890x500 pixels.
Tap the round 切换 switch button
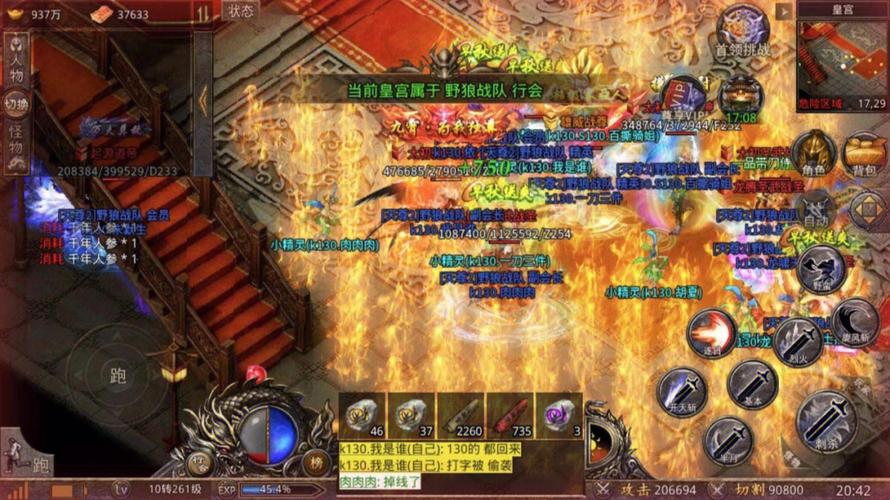tap(16, 103)
